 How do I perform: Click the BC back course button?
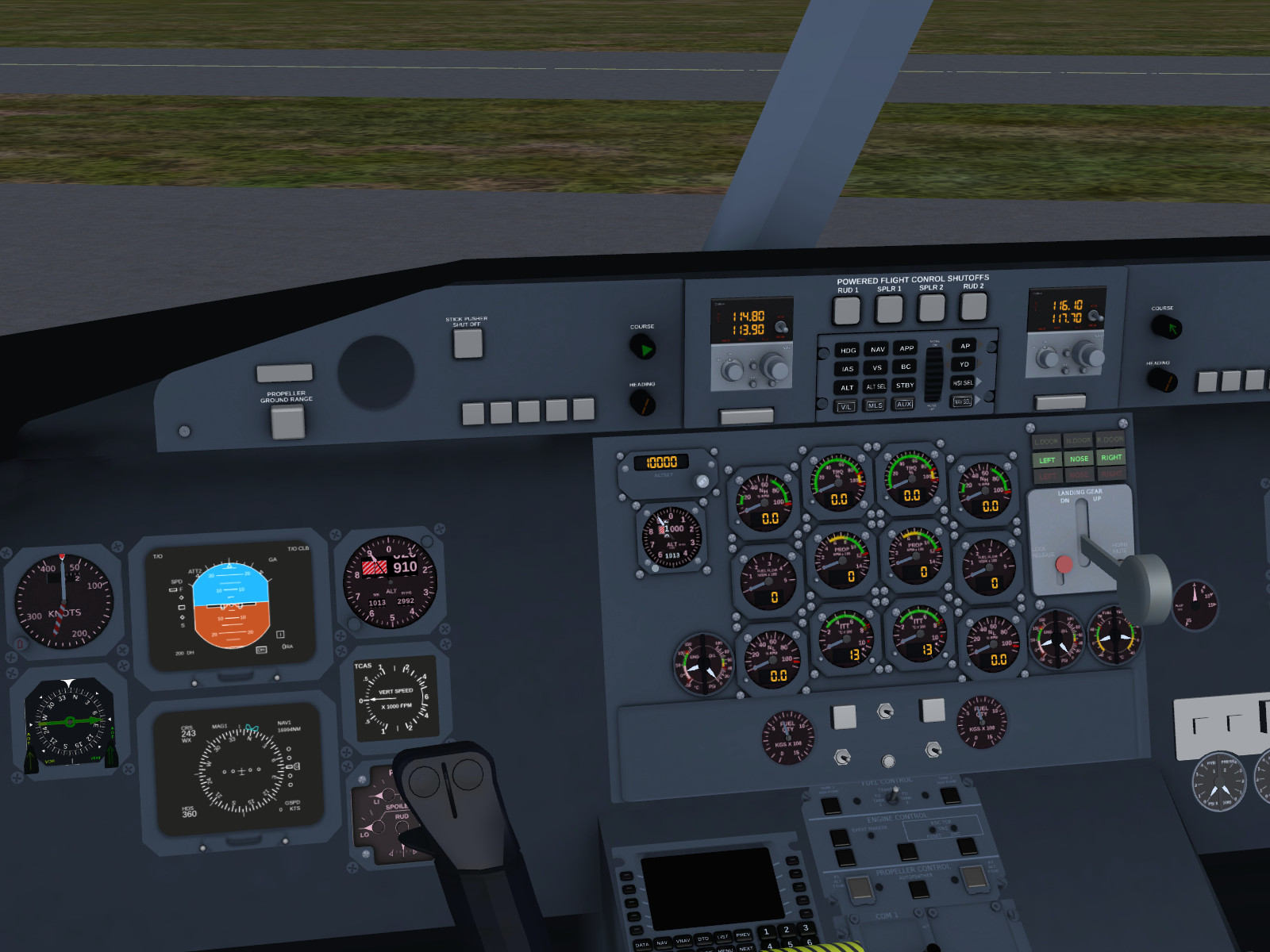[906, 367]
